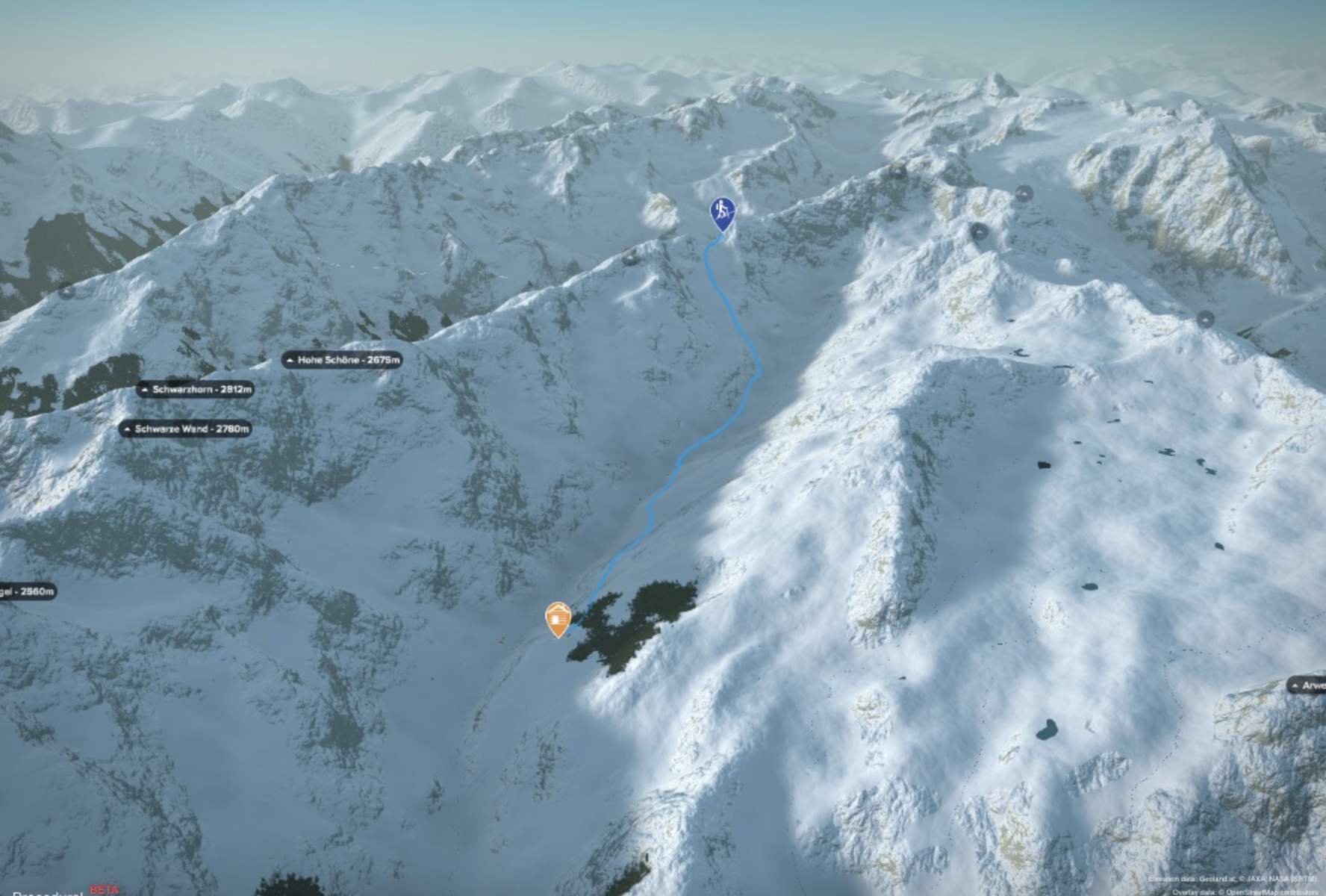Viewport: 1326px width, 896px height.
Task: Open the blue ski touring marker
Action: click(x=721, y=211)
